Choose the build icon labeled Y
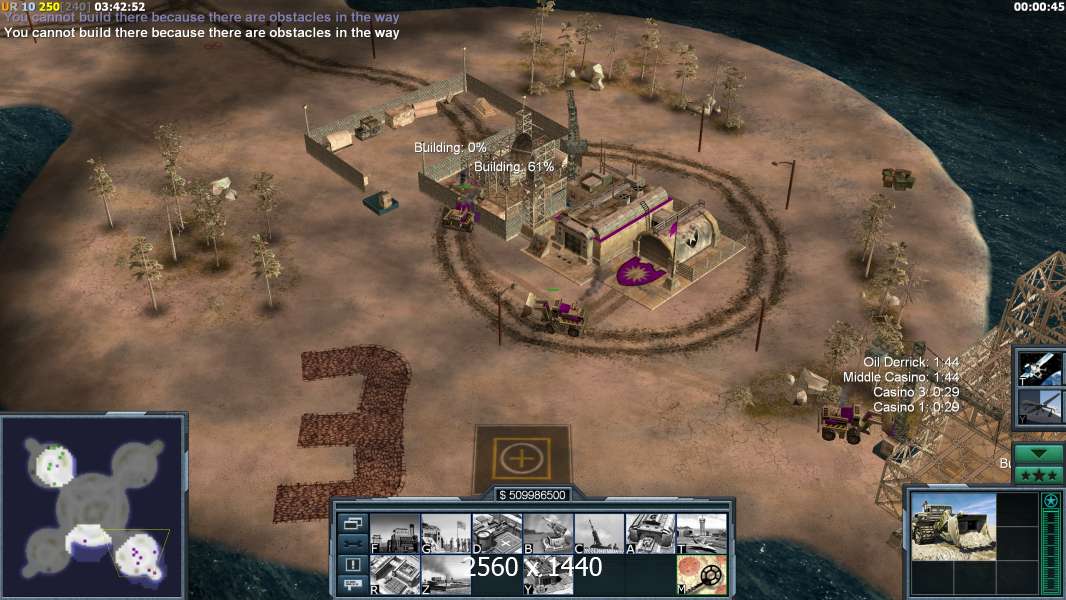Image resolution: width=1066 pixels, height=600 pixels. pos(548,574)
